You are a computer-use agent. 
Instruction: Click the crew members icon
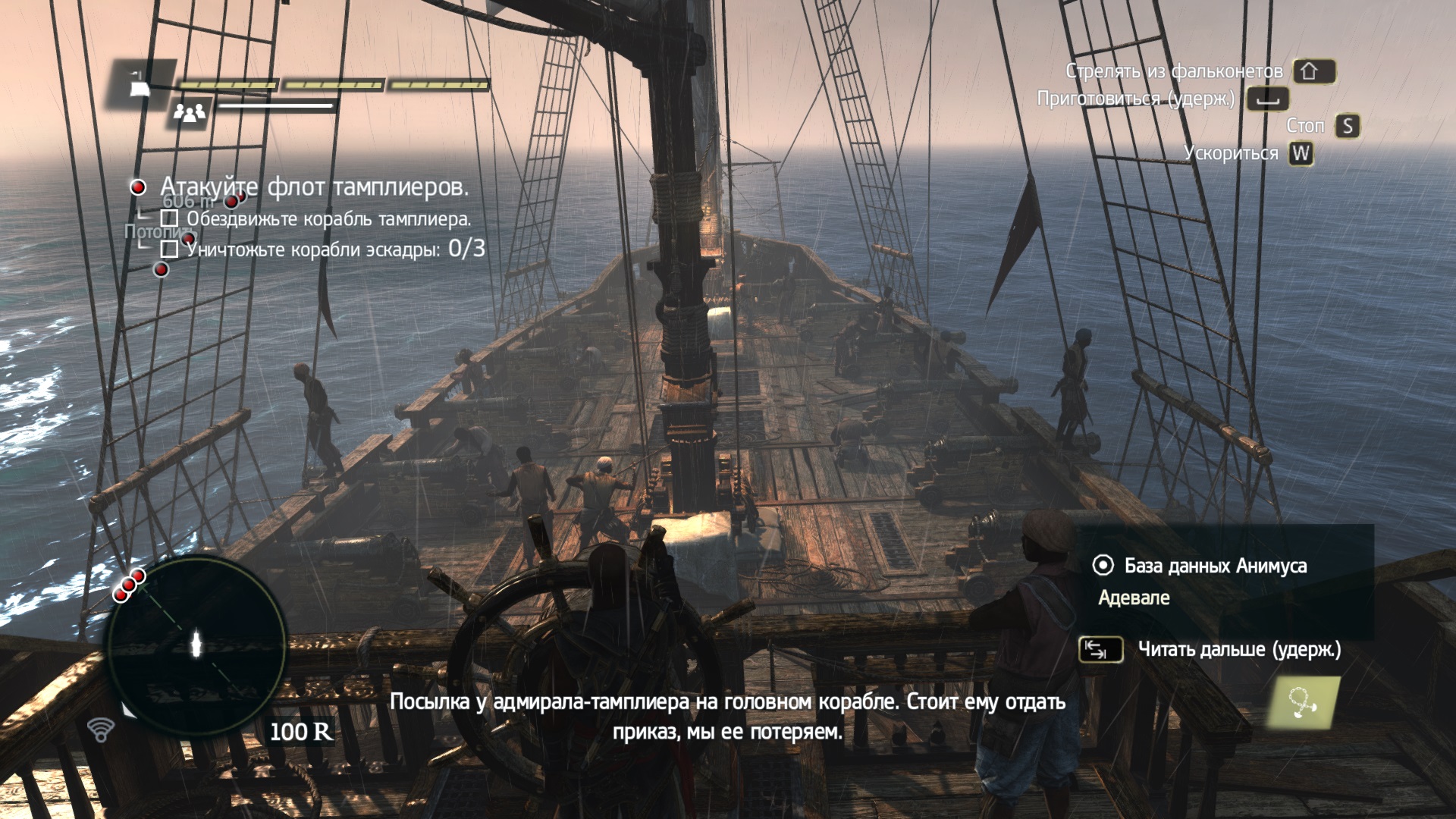pos(190,113)
